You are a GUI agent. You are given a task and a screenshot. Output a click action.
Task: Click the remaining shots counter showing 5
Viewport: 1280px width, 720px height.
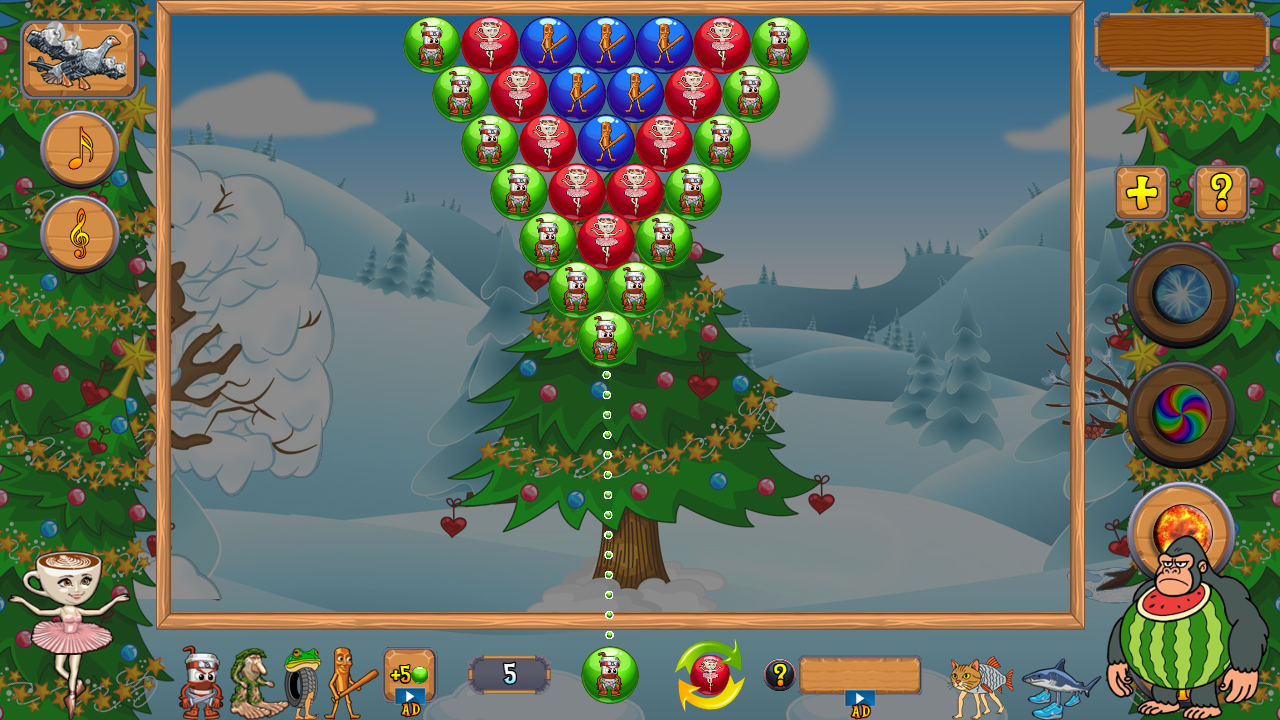[x=509, y=675]
